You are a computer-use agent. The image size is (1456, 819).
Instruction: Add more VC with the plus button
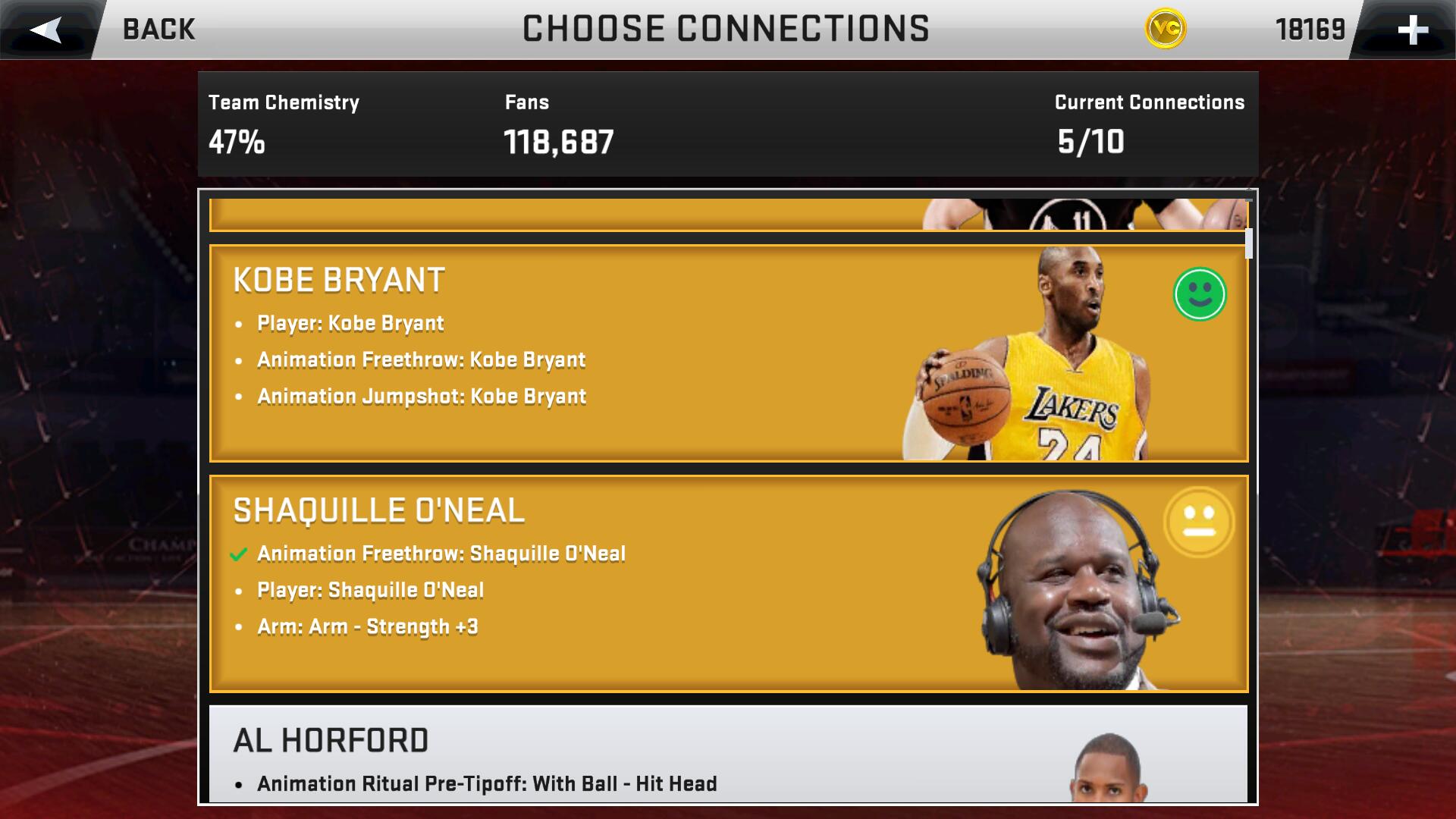tap(1412, 30)
